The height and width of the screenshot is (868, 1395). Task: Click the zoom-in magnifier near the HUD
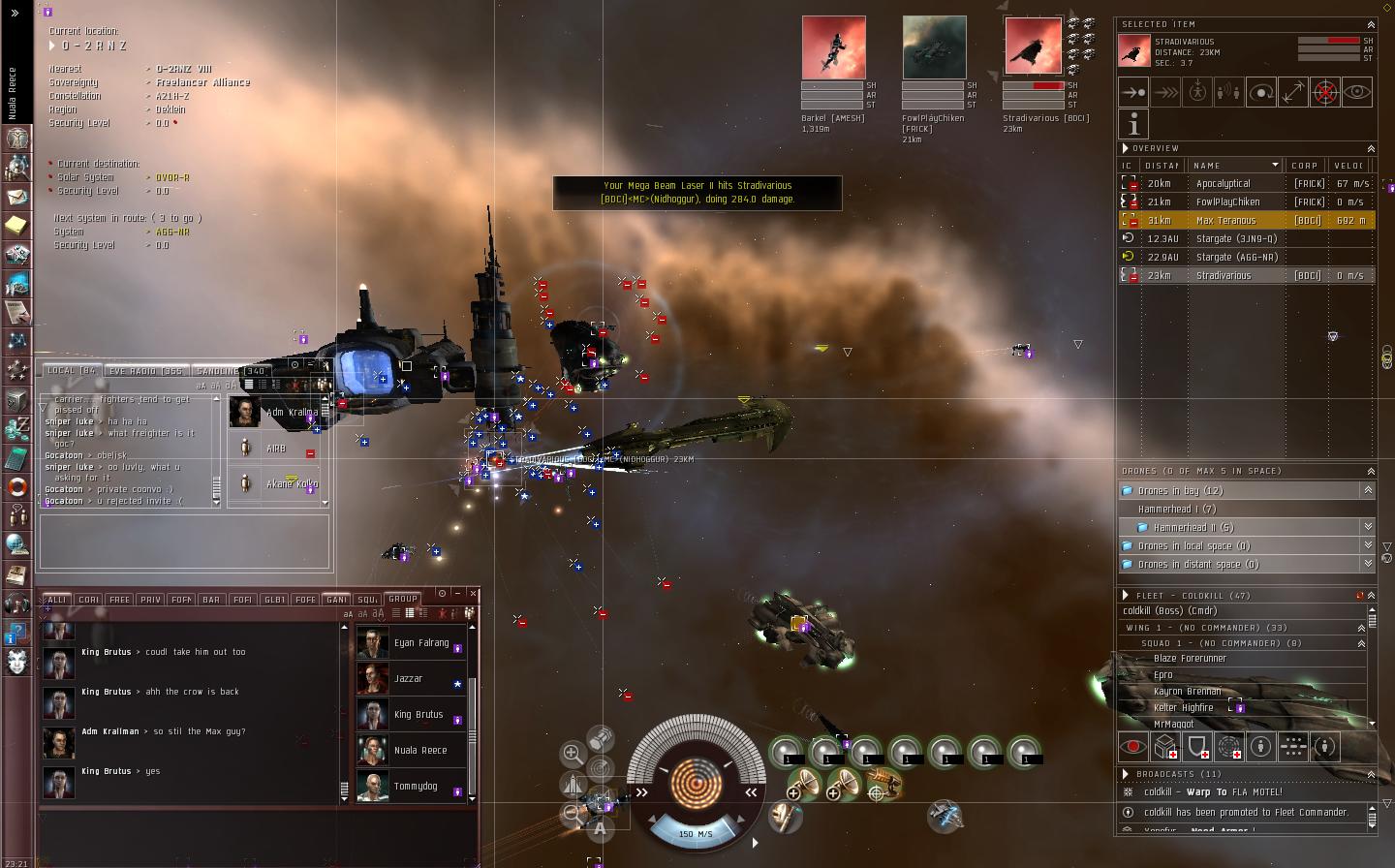point(573,753)
